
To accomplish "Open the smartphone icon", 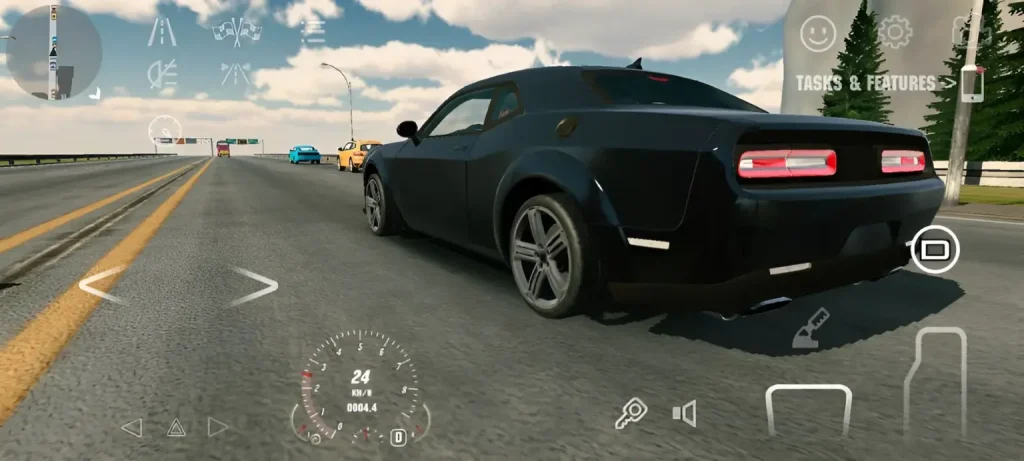I will pos(971,83).
